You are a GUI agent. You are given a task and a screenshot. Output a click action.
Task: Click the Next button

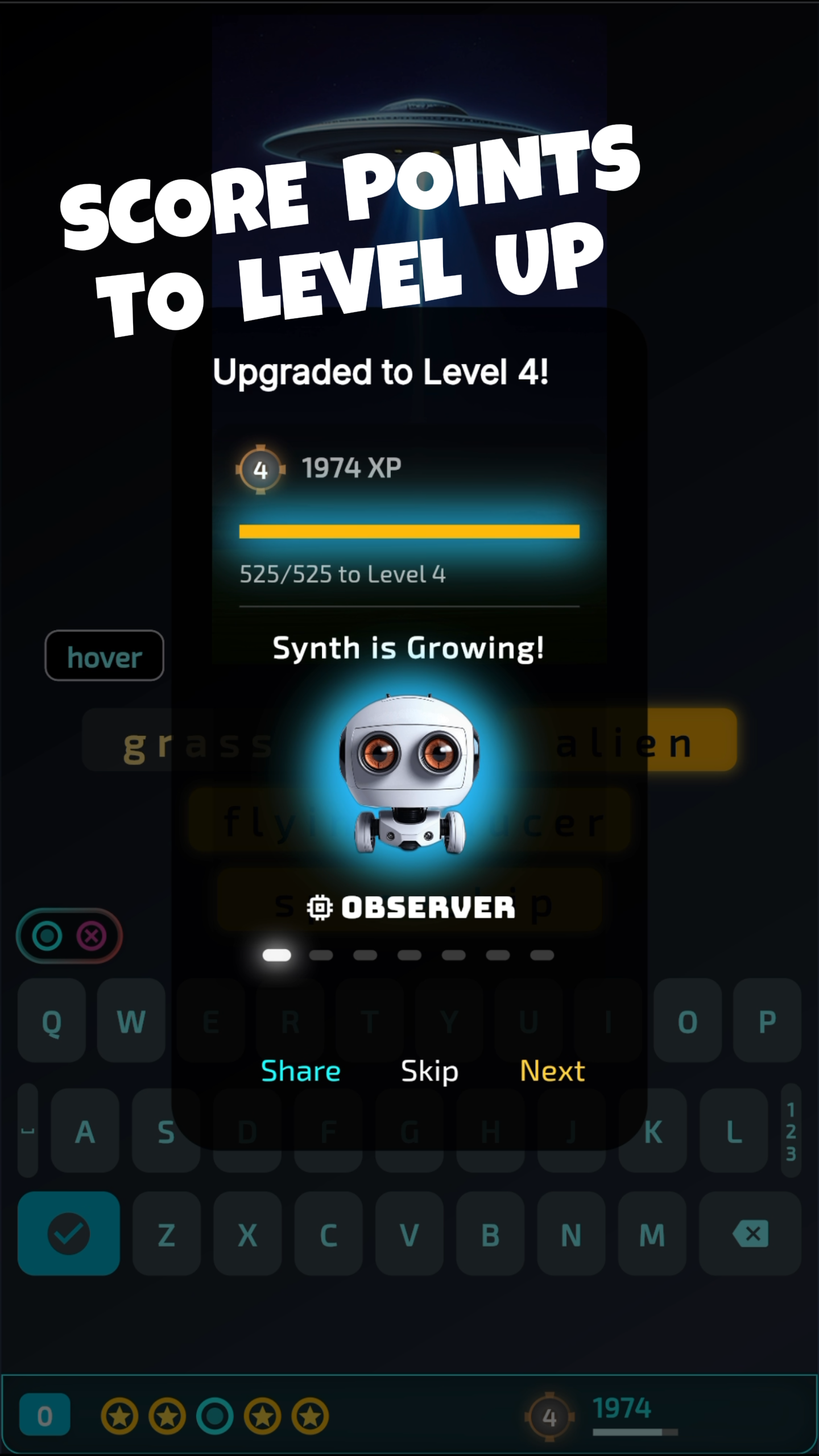pyautogui.click(x=552, y=1070)
